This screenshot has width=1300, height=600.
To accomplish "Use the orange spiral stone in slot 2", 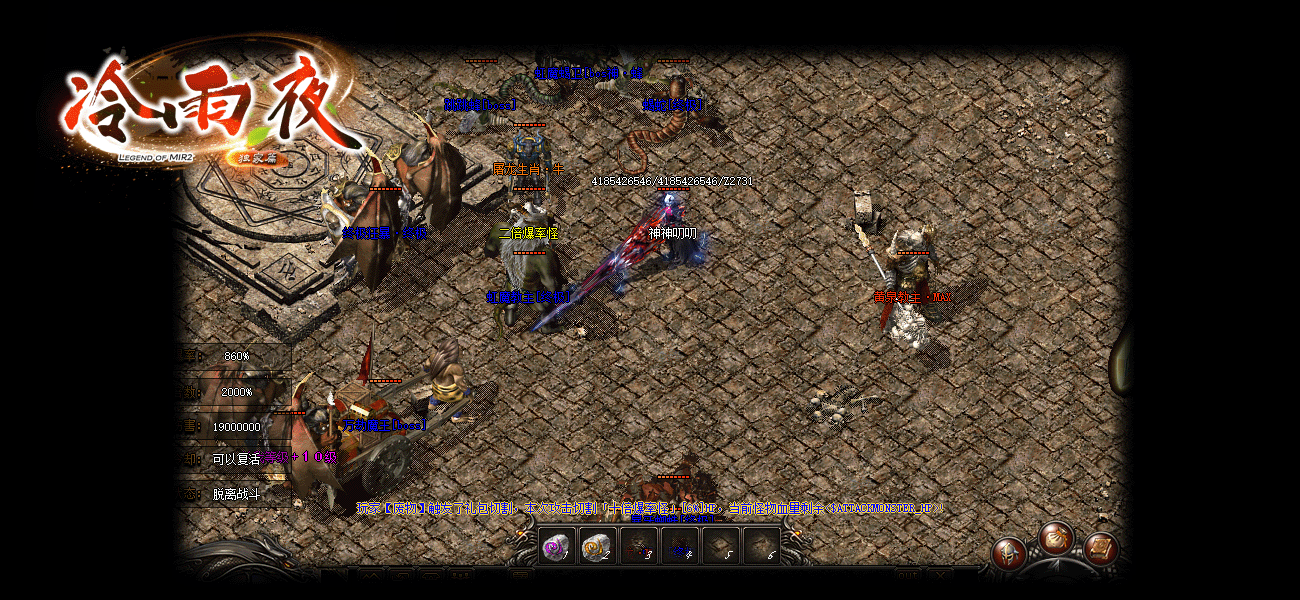I will [597, 547].
